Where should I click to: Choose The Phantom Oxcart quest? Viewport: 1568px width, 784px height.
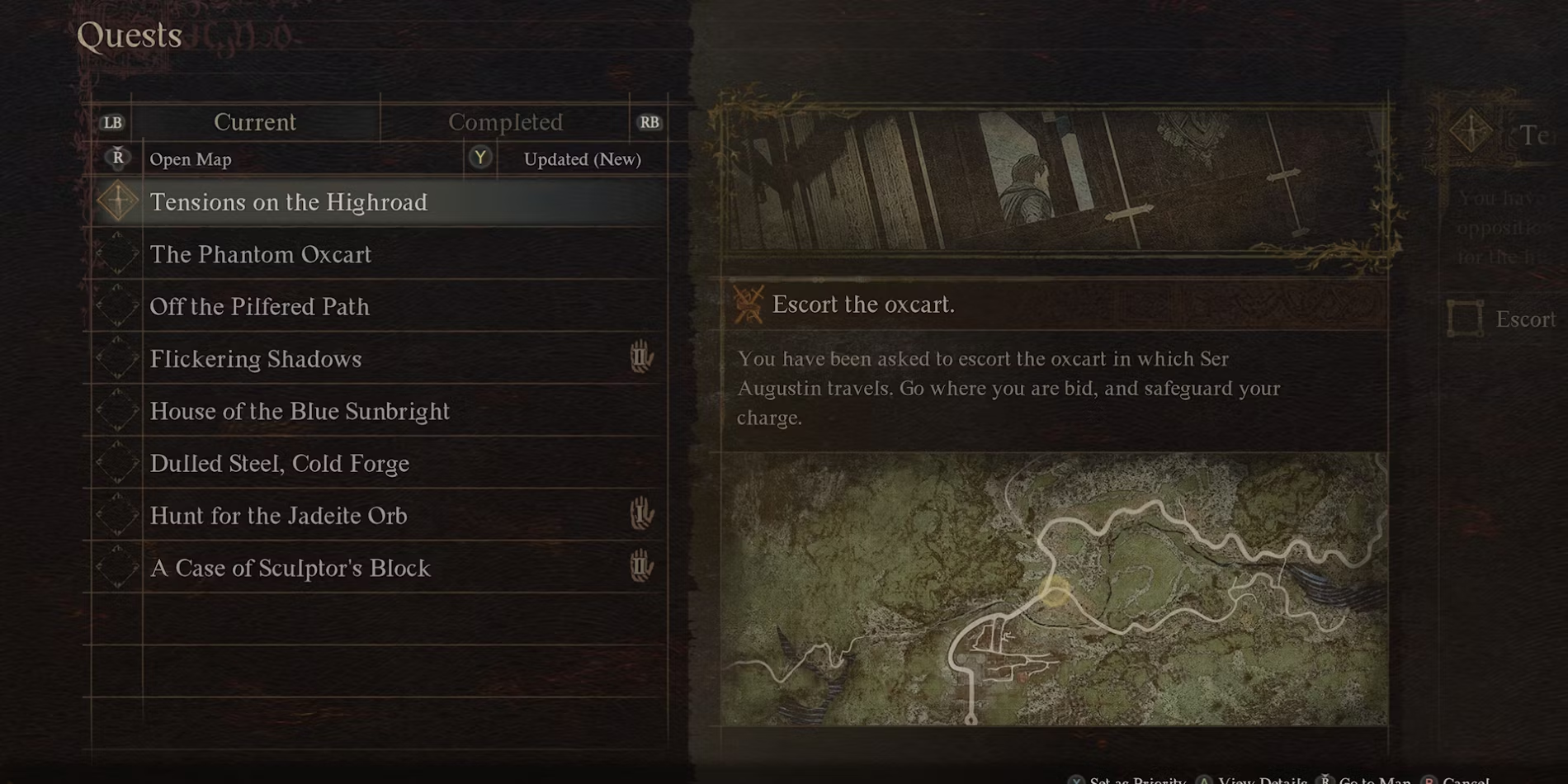261,254
